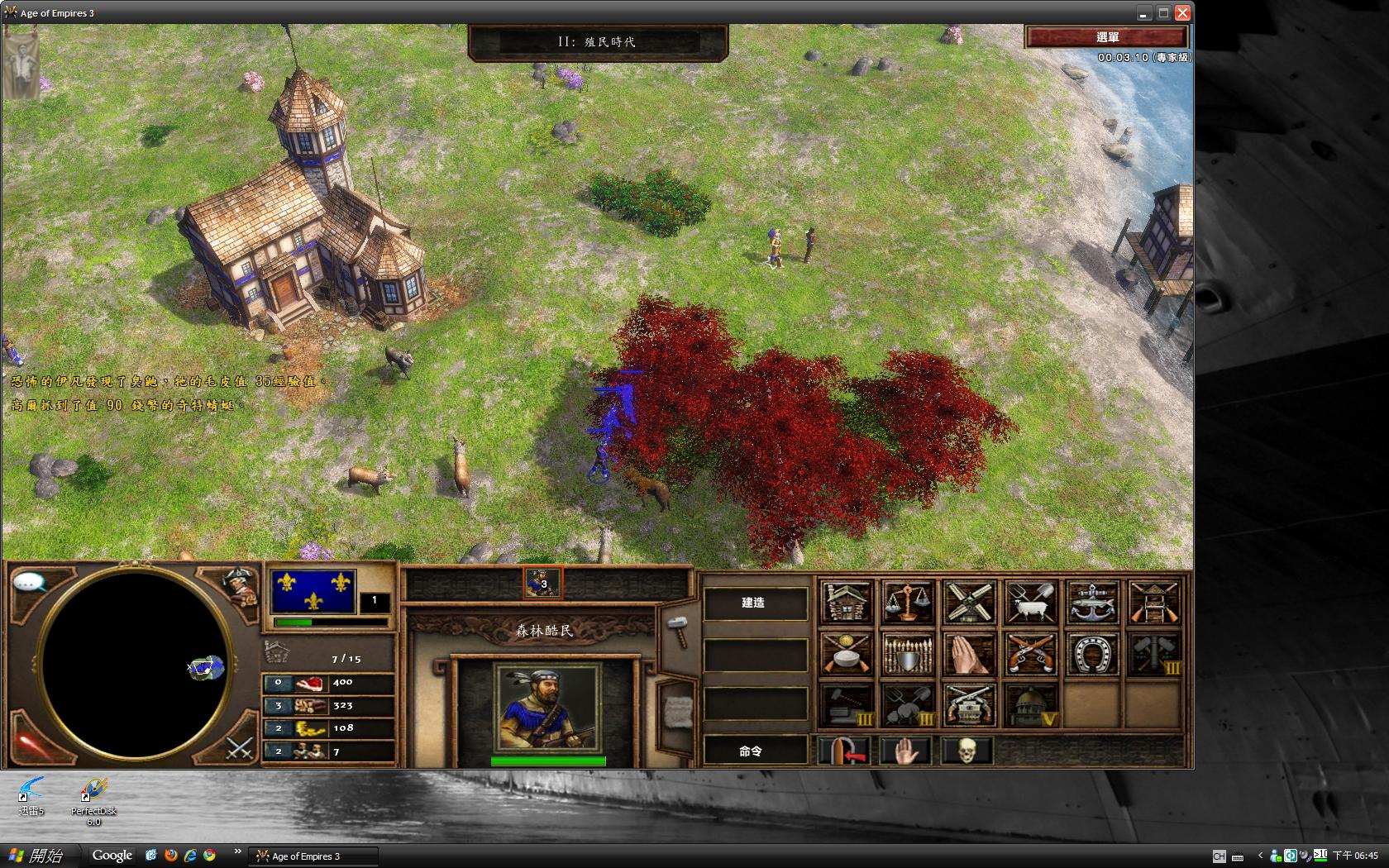
Task: Activate the stop command hand icon
Action: point(906,751)
